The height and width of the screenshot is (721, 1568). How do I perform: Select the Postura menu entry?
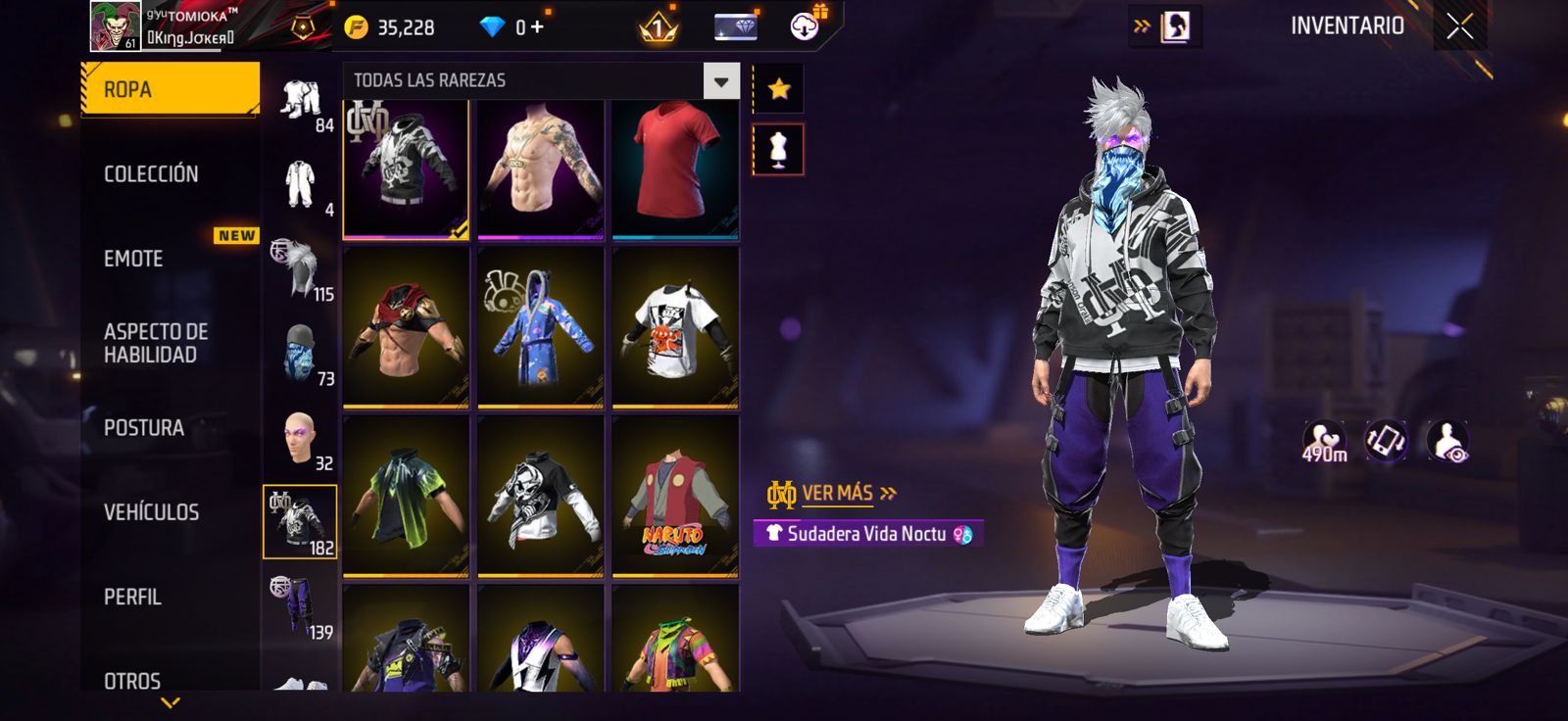[x=144, y=428]
